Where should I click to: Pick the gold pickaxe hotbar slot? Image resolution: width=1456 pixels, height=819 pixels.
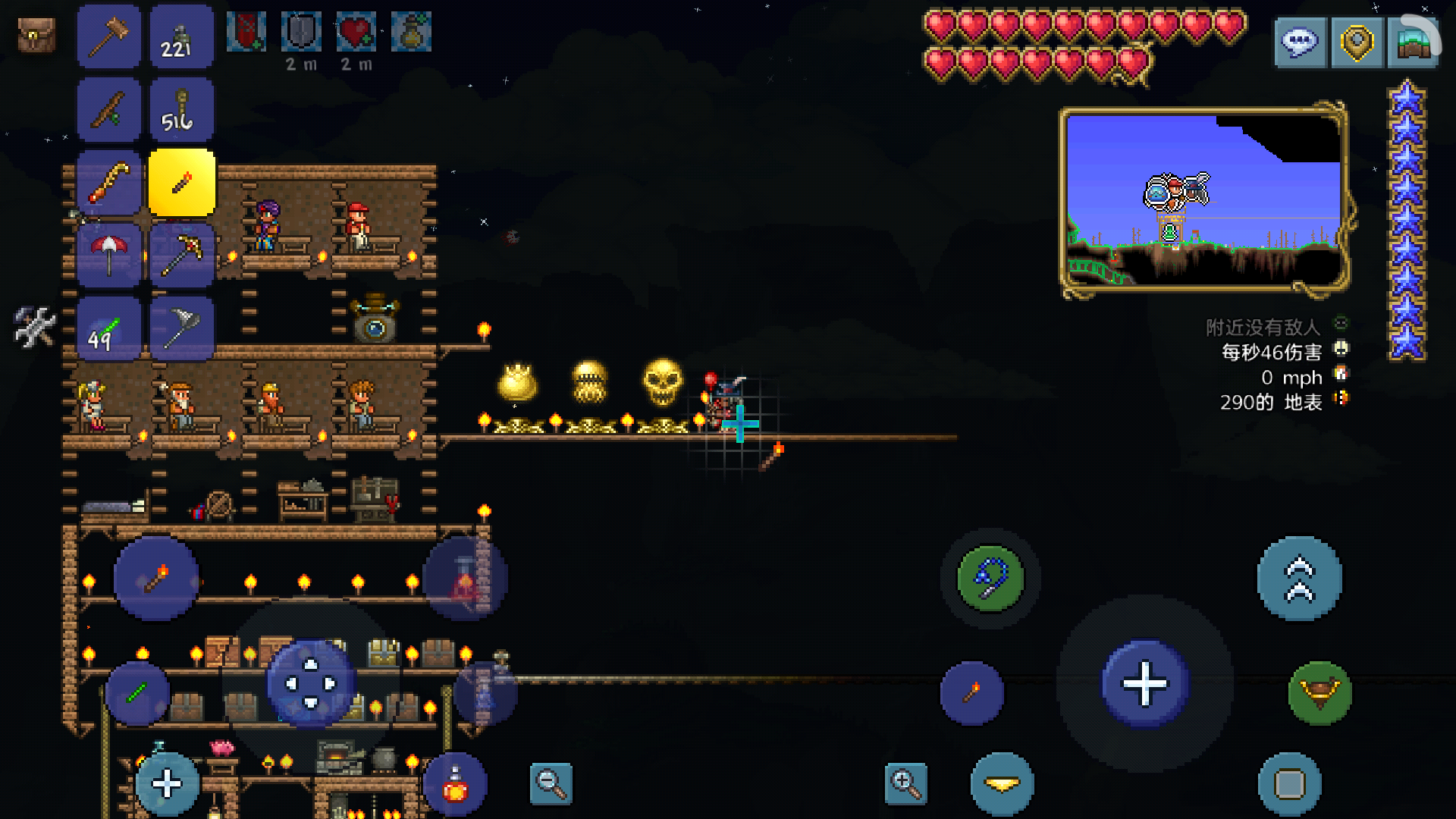click(182, 255)
